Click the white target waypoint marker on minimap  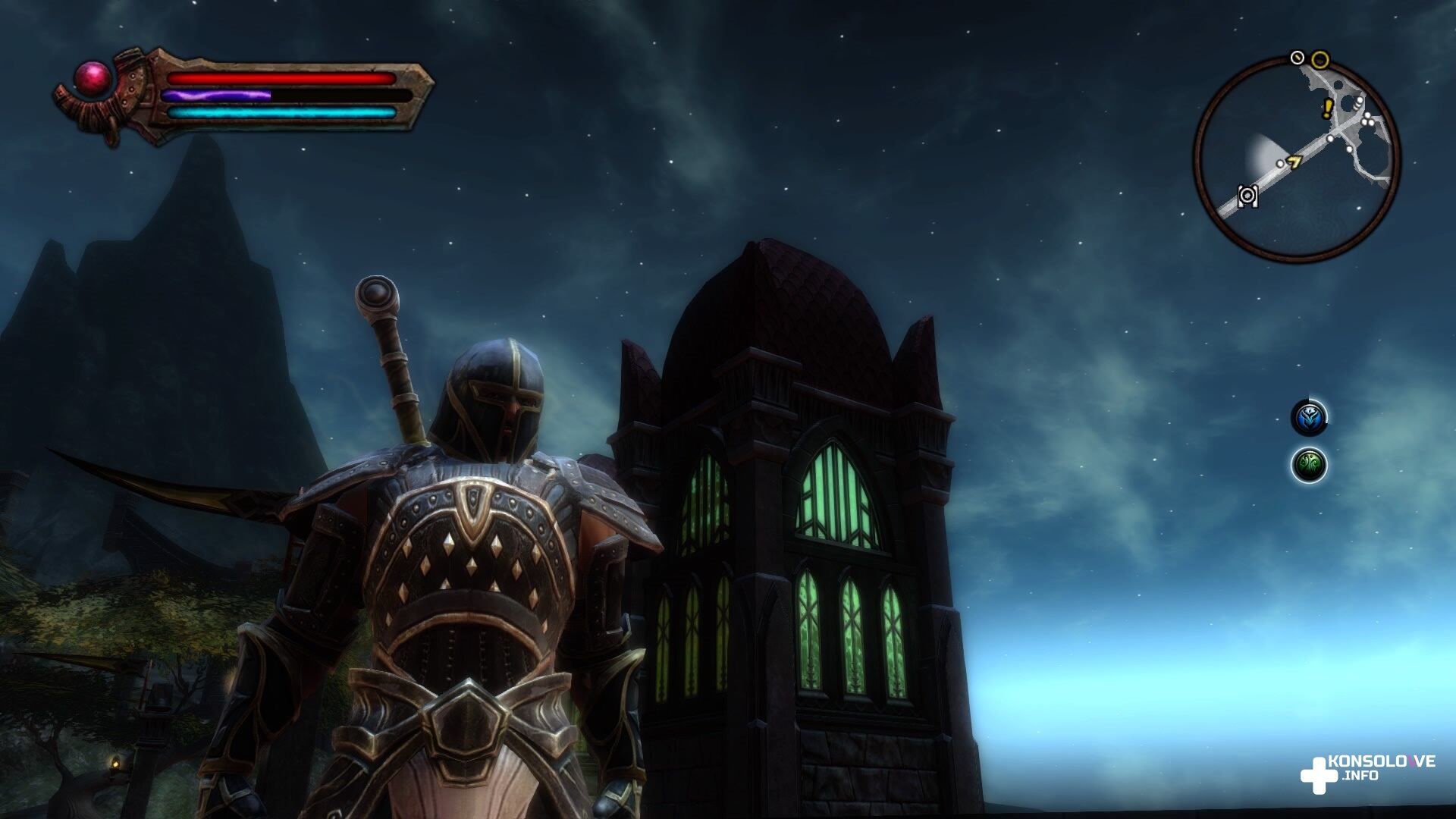[1247, 196]
